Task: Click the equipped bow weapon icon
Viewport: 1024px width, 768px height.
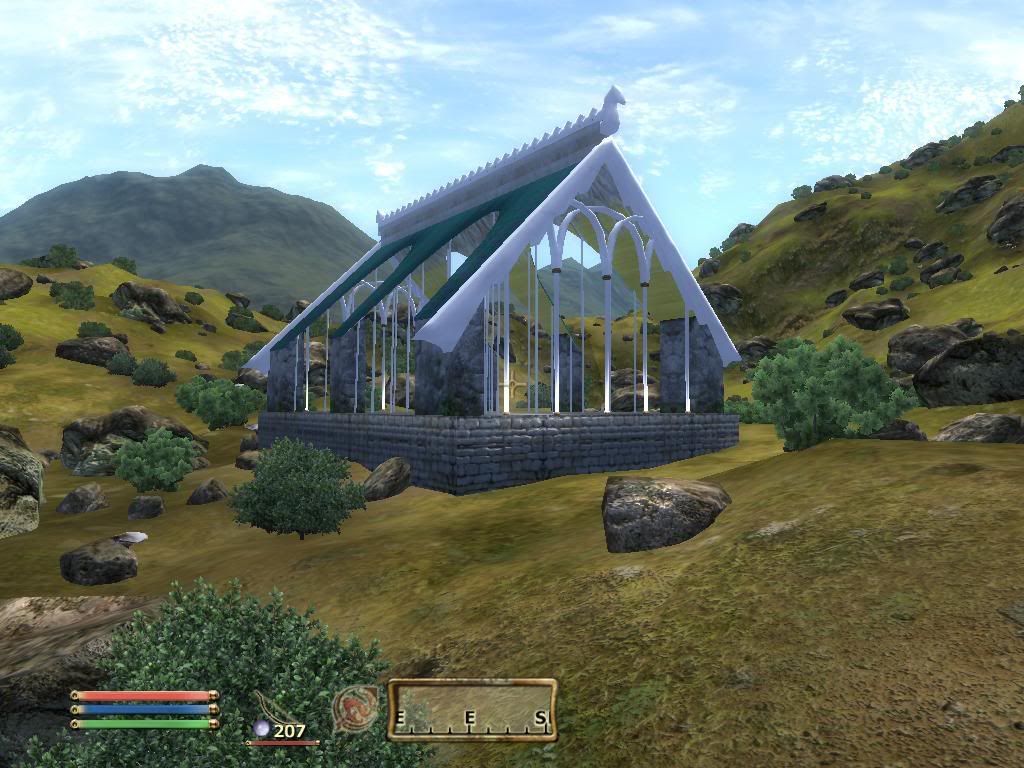Action: (273, 706)
